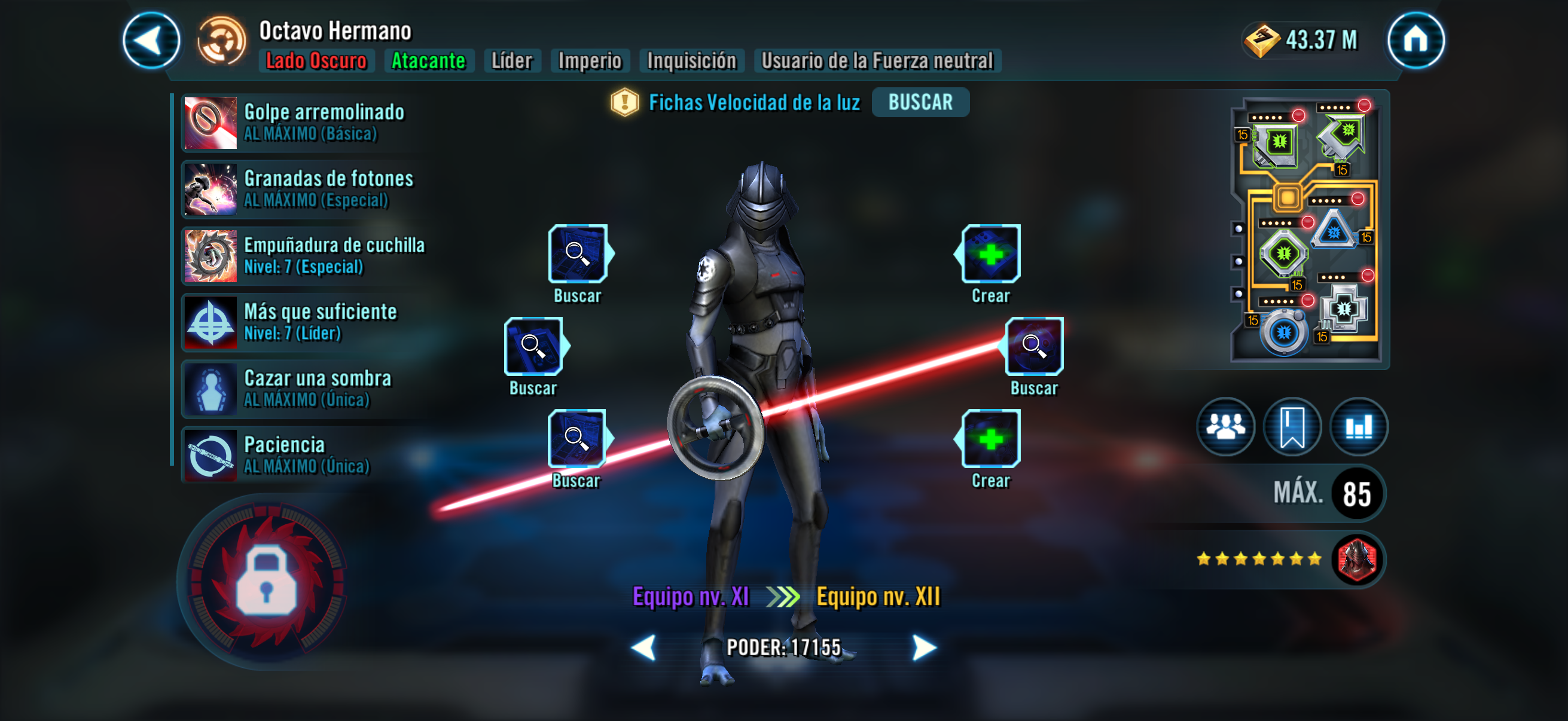
Task: Select Granadas de fotones ability
Action: point(304,190)
